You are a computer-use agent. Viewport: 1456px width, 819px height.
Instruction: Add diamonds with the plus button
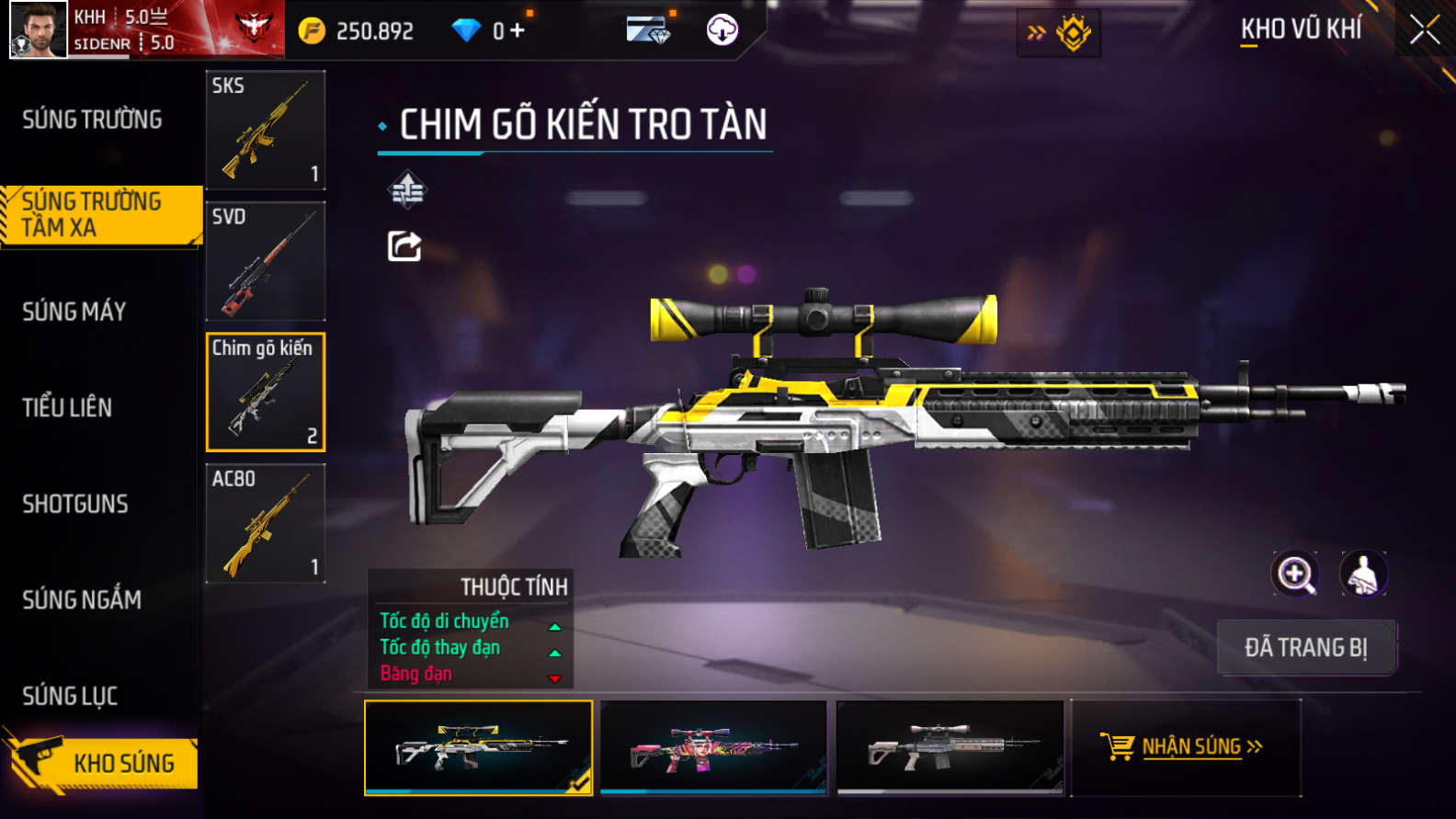[x=518, y=30]
